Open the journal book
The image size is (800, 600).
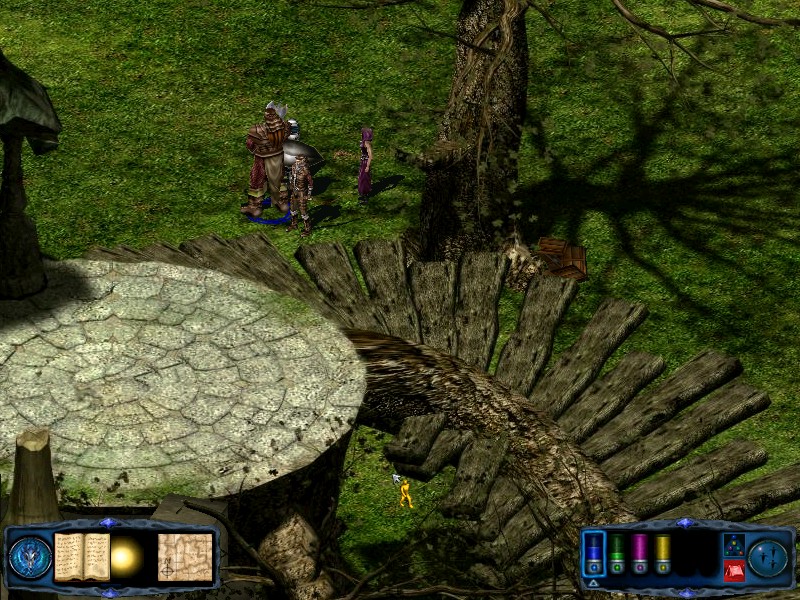[x=82, y=556]
